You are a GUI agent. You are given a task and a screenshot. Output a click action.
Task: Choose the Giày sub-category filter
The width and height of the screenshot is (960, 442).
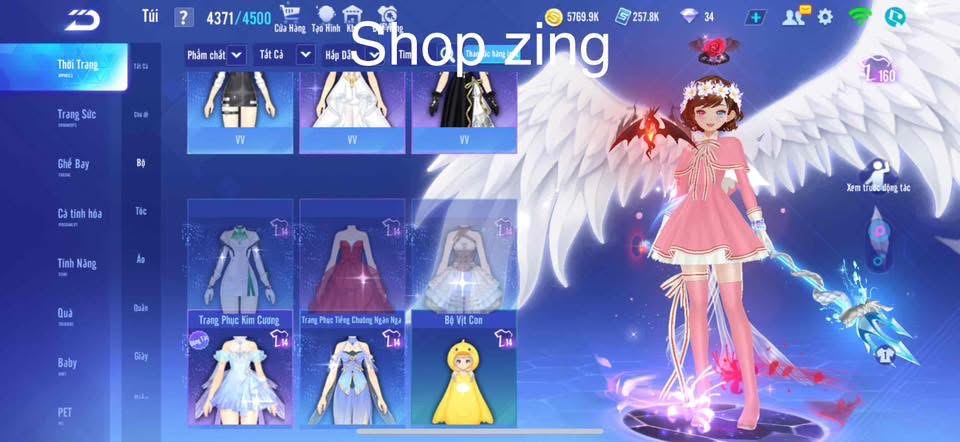141,356
